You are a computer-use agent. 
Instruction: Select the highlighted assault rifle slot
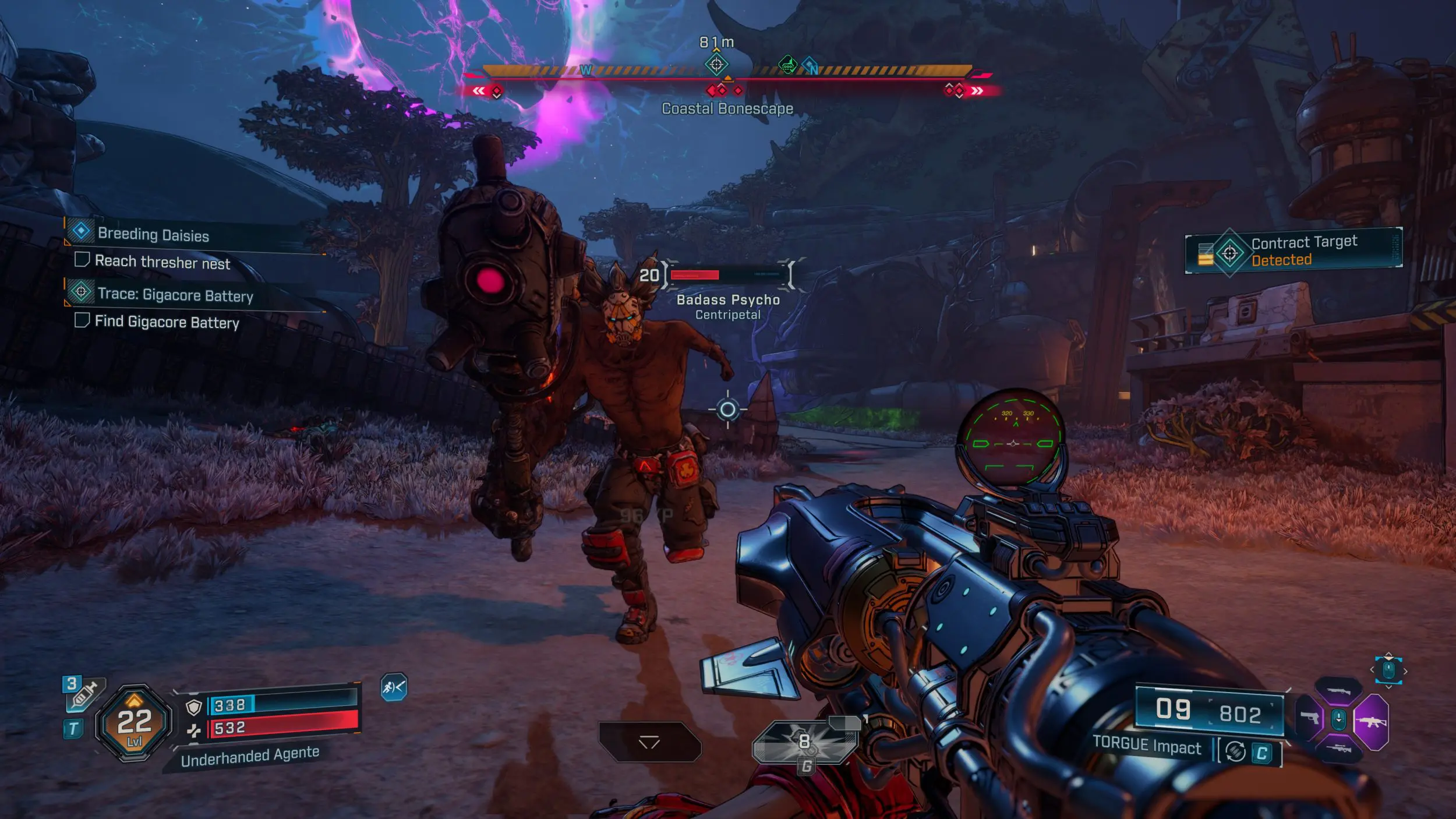pos(1371,722)
